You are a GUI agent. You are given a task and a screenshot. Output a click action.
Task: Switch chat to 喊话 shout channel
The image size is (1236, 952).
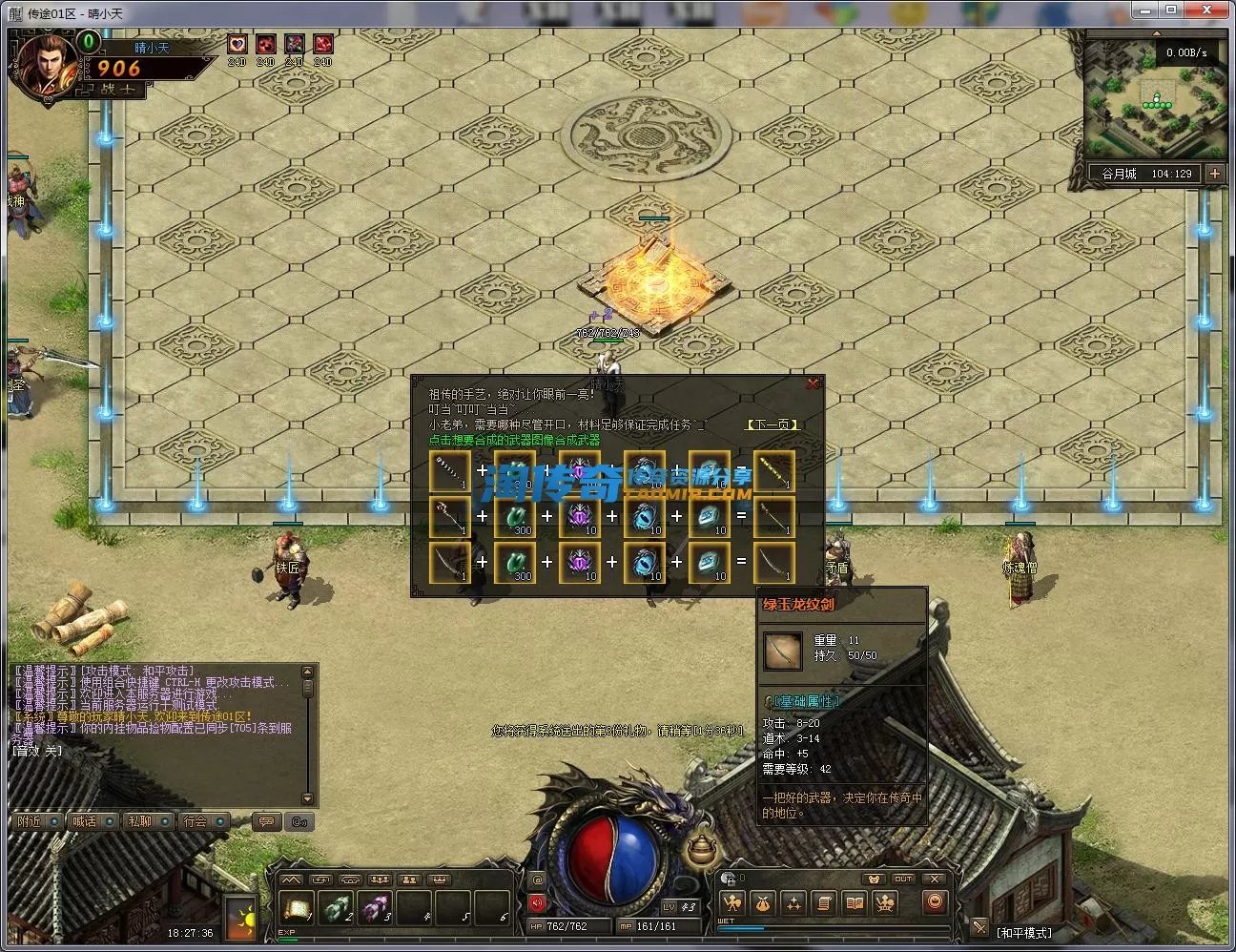pyautogui.click(x=86, y=821)
